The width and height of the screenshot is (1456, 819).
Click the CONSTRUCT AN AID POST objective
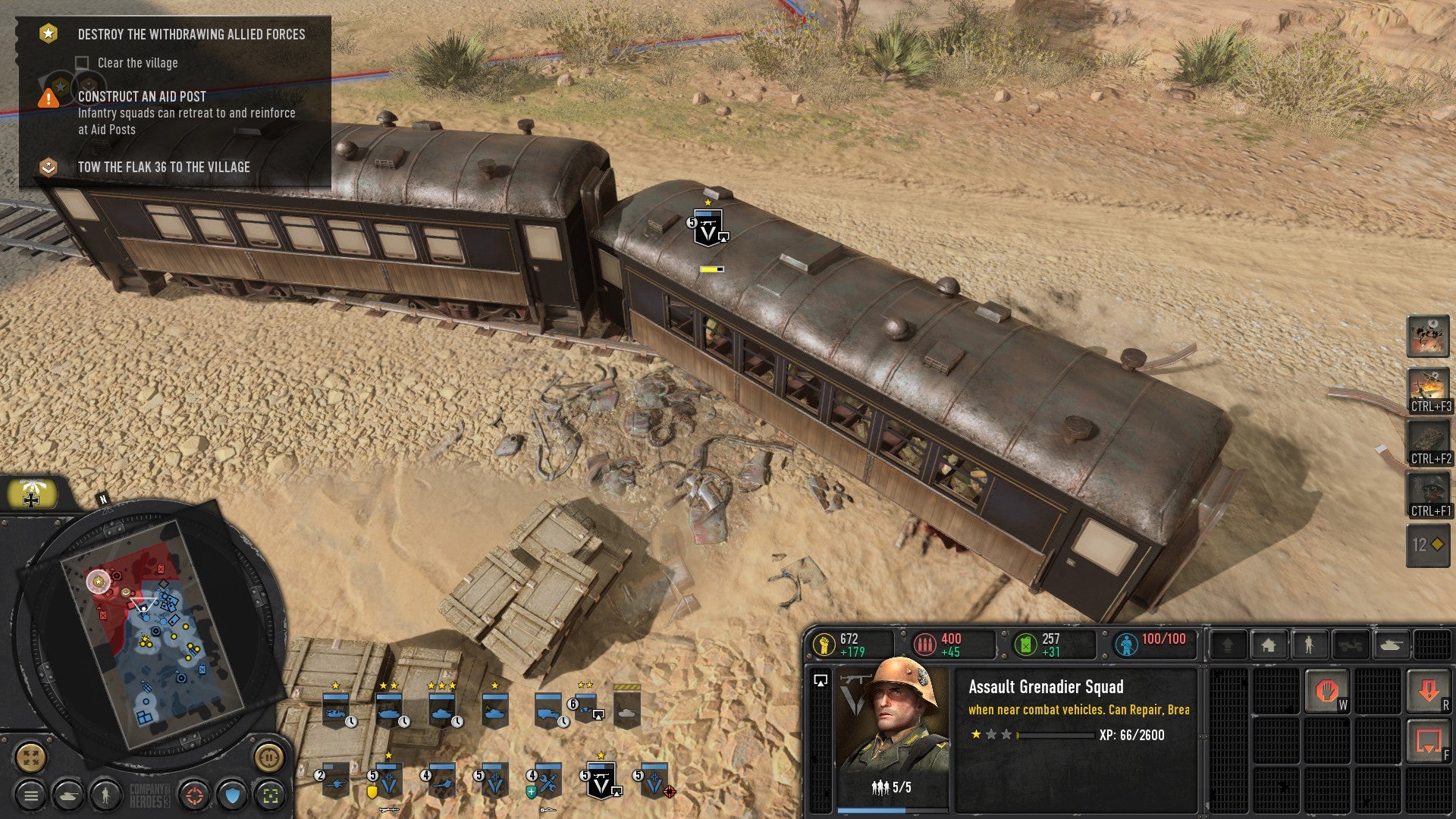[x=140, y=97]
